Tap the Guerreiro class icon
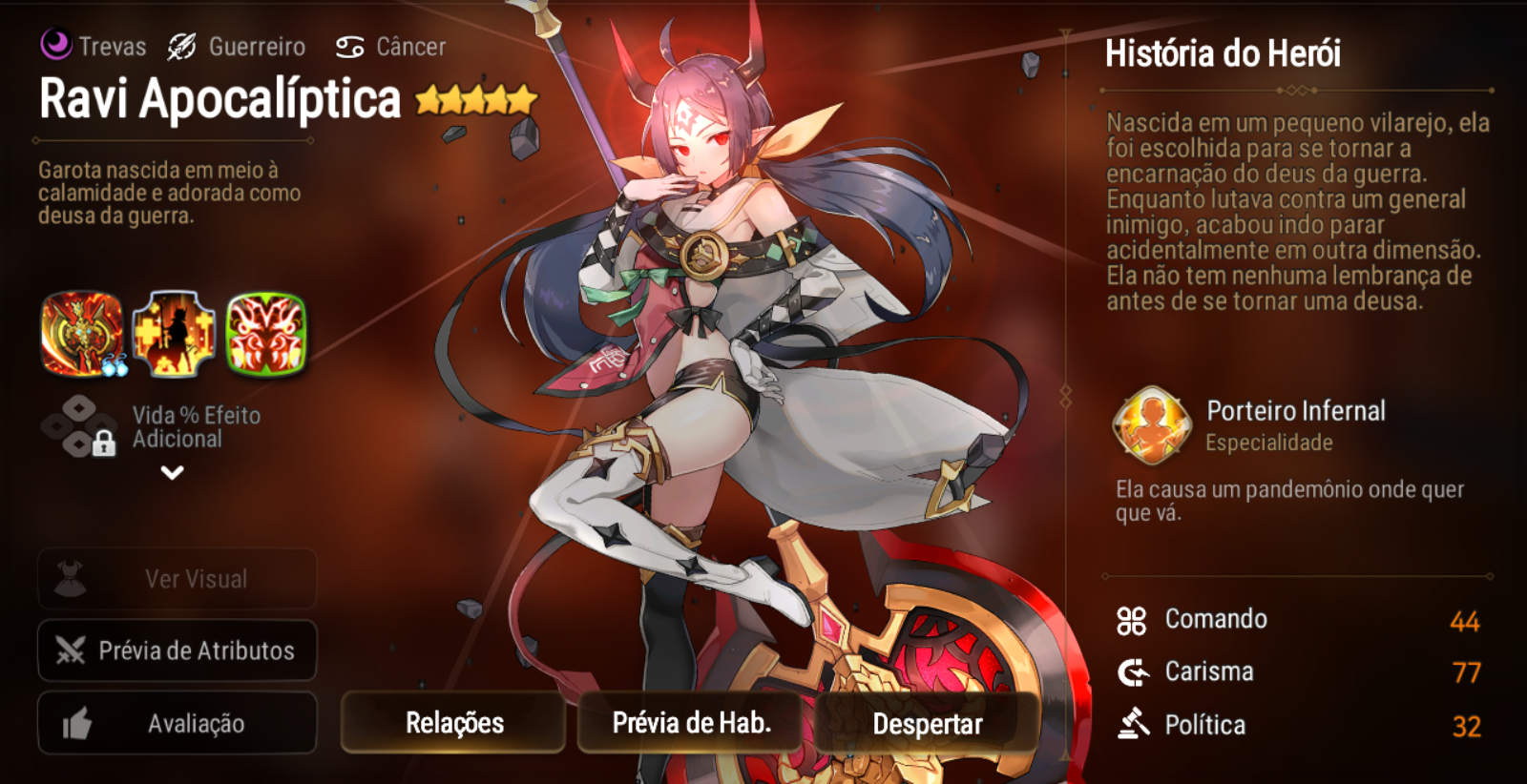 click(181, 46)
